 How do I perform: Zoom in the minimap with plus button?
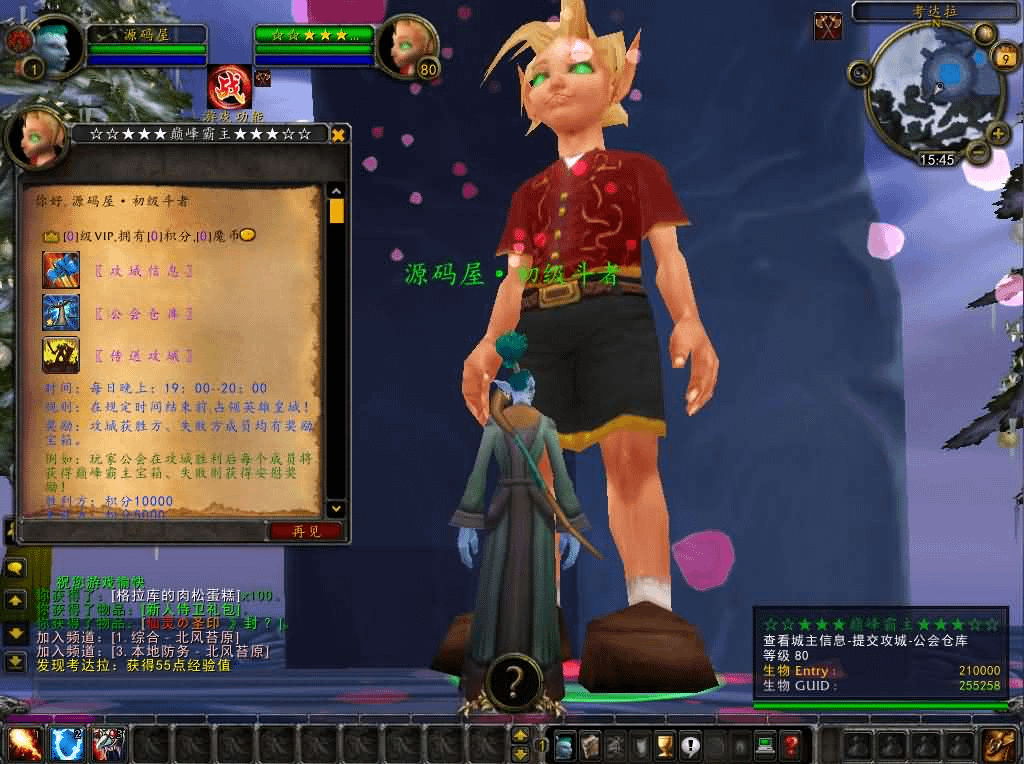pos(997,133)
